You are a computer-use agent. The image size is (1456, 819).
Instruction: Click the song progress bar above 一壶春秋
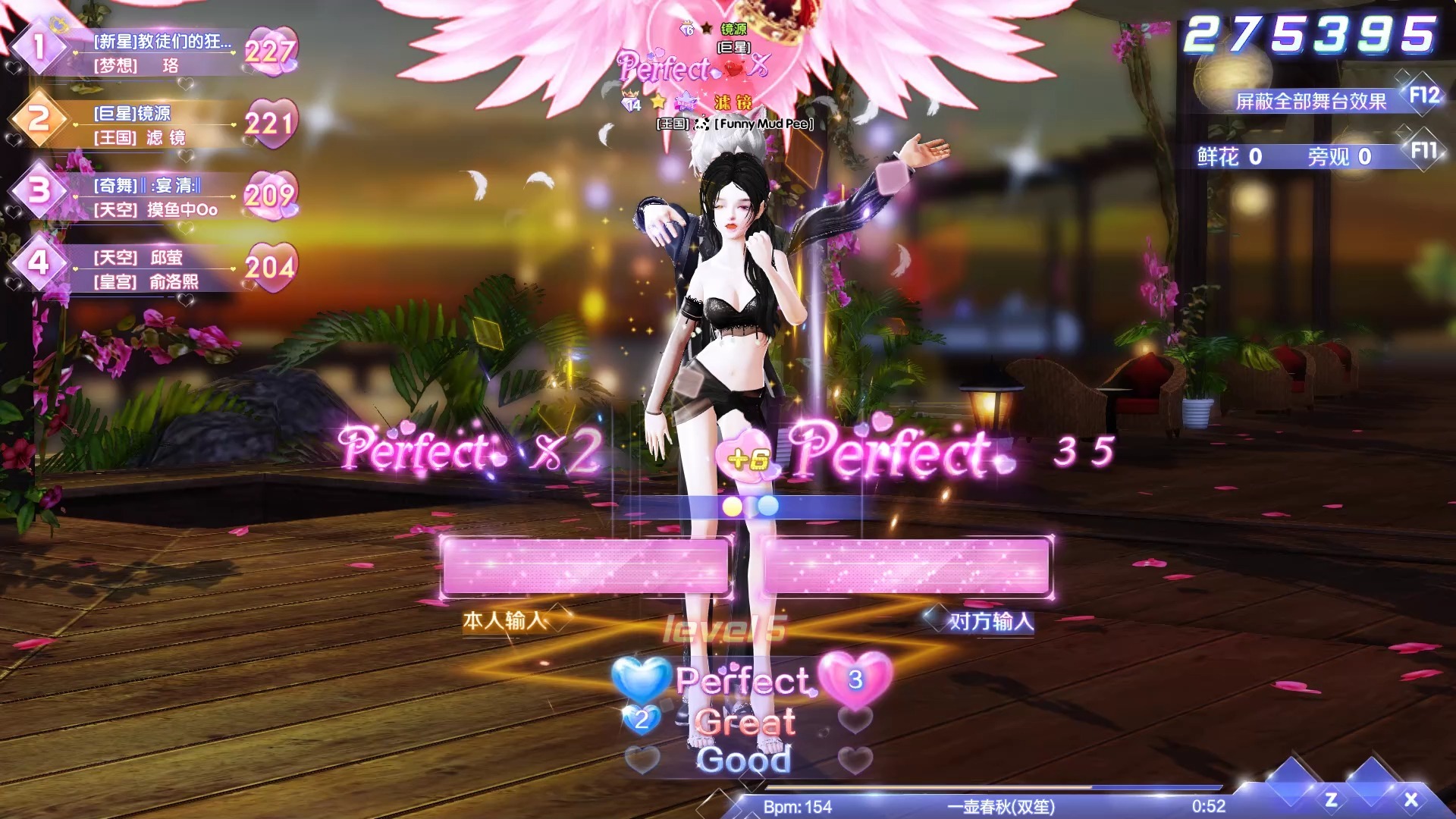(971, 789)
